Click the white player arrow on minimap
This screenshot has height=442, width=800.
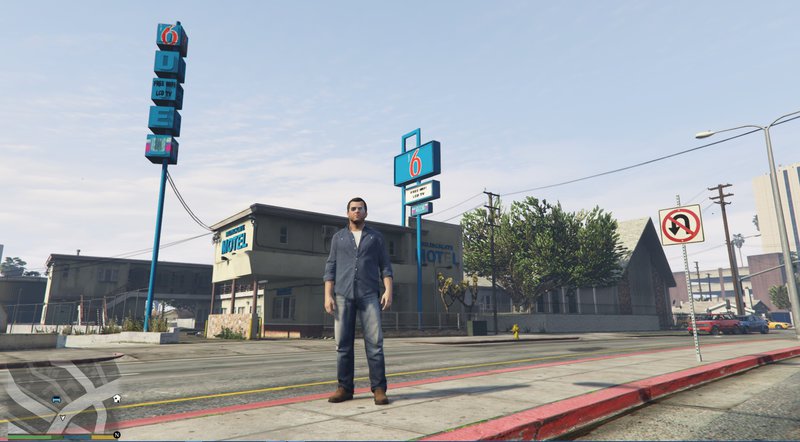point(61,417)
